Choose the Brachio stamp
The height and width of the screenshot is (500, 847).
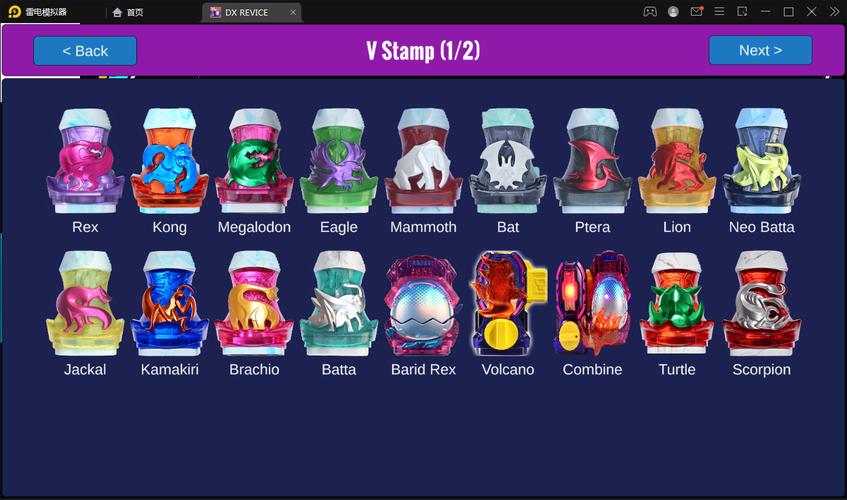point(254,304)
